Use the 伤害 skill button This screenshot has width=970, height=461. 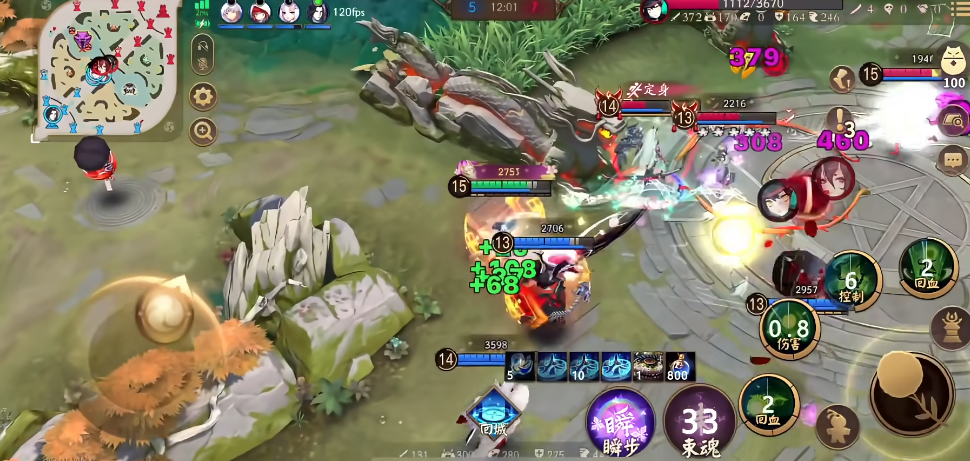(x=789, y=327)
